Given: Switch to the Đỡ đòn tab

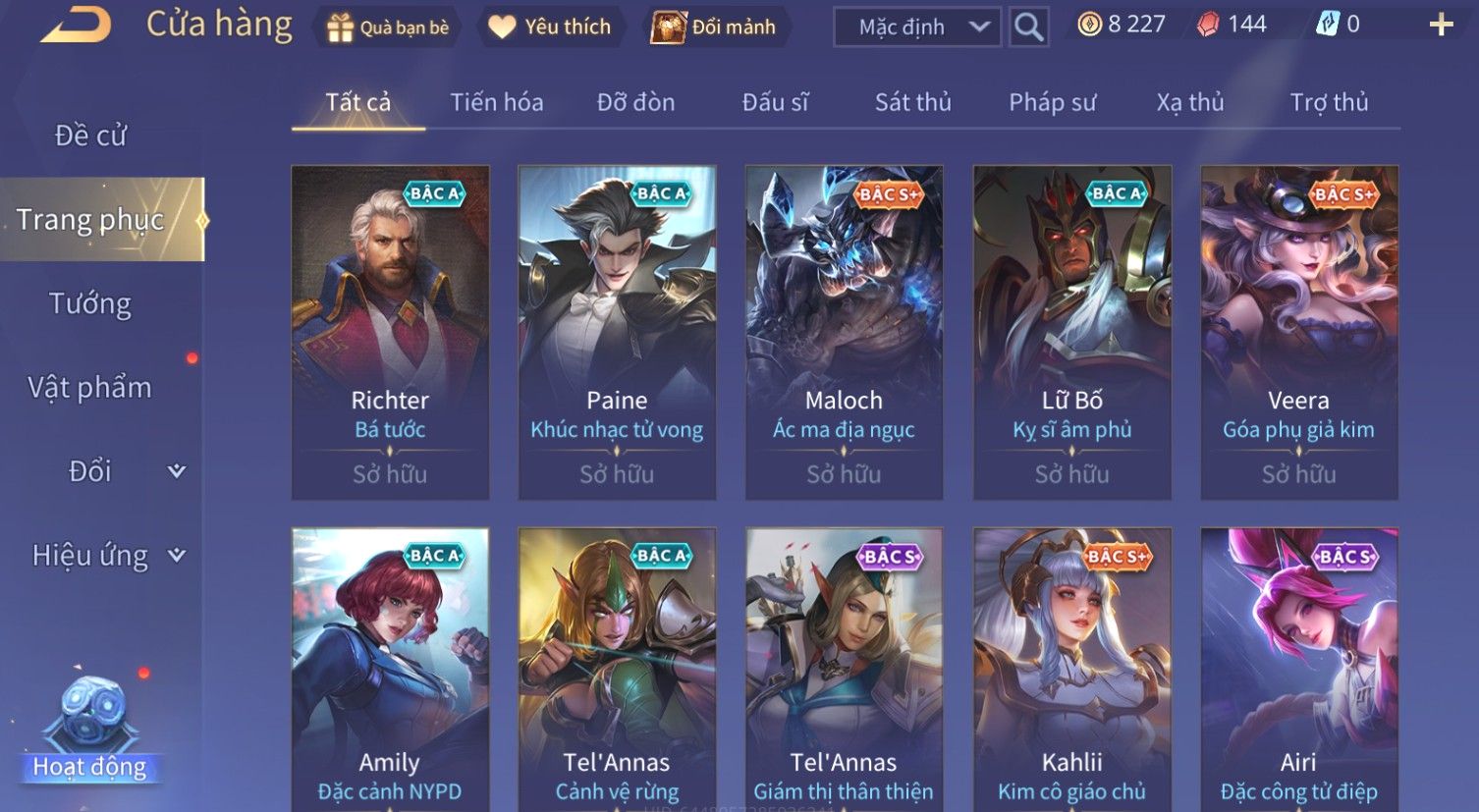Looking at the screenshot, I should pyautogui.click(x=635, y=102).
